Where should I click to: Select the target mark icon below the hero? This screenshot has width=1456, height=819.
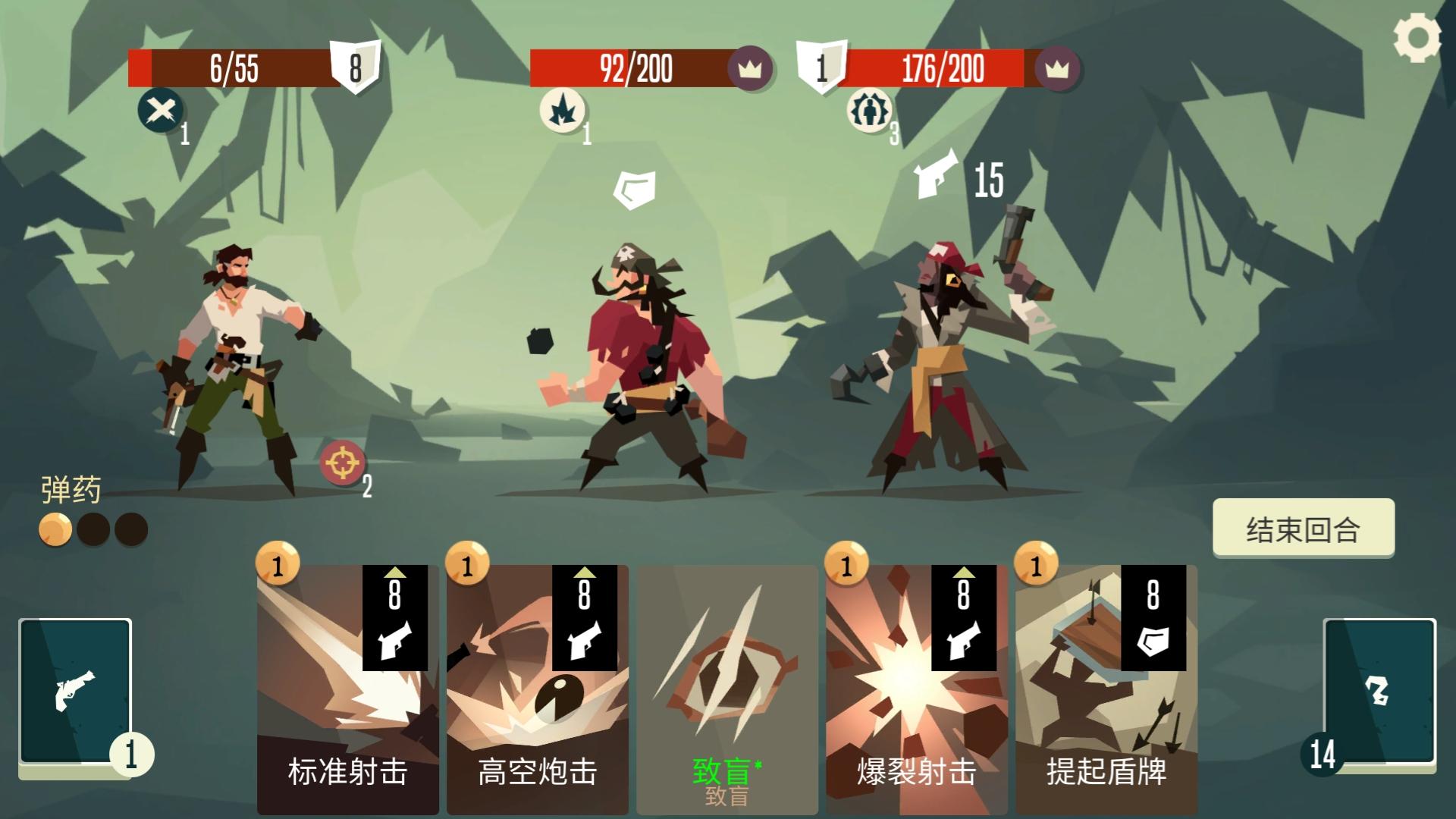(341, 463)
